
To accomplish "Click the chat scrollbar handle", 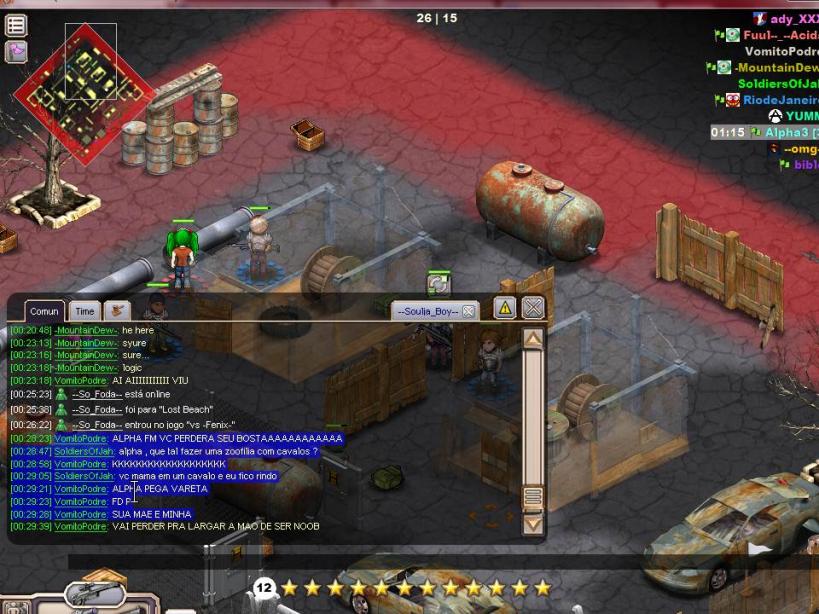I will 533,497.
